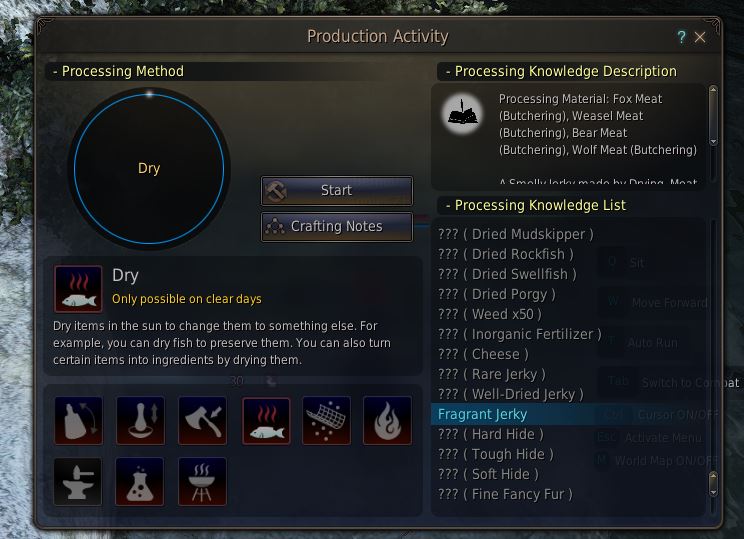Screen dimensions: 744x539
Task: Choose the Inorganic Fertilizer list entry
Action: coord(520,334)
